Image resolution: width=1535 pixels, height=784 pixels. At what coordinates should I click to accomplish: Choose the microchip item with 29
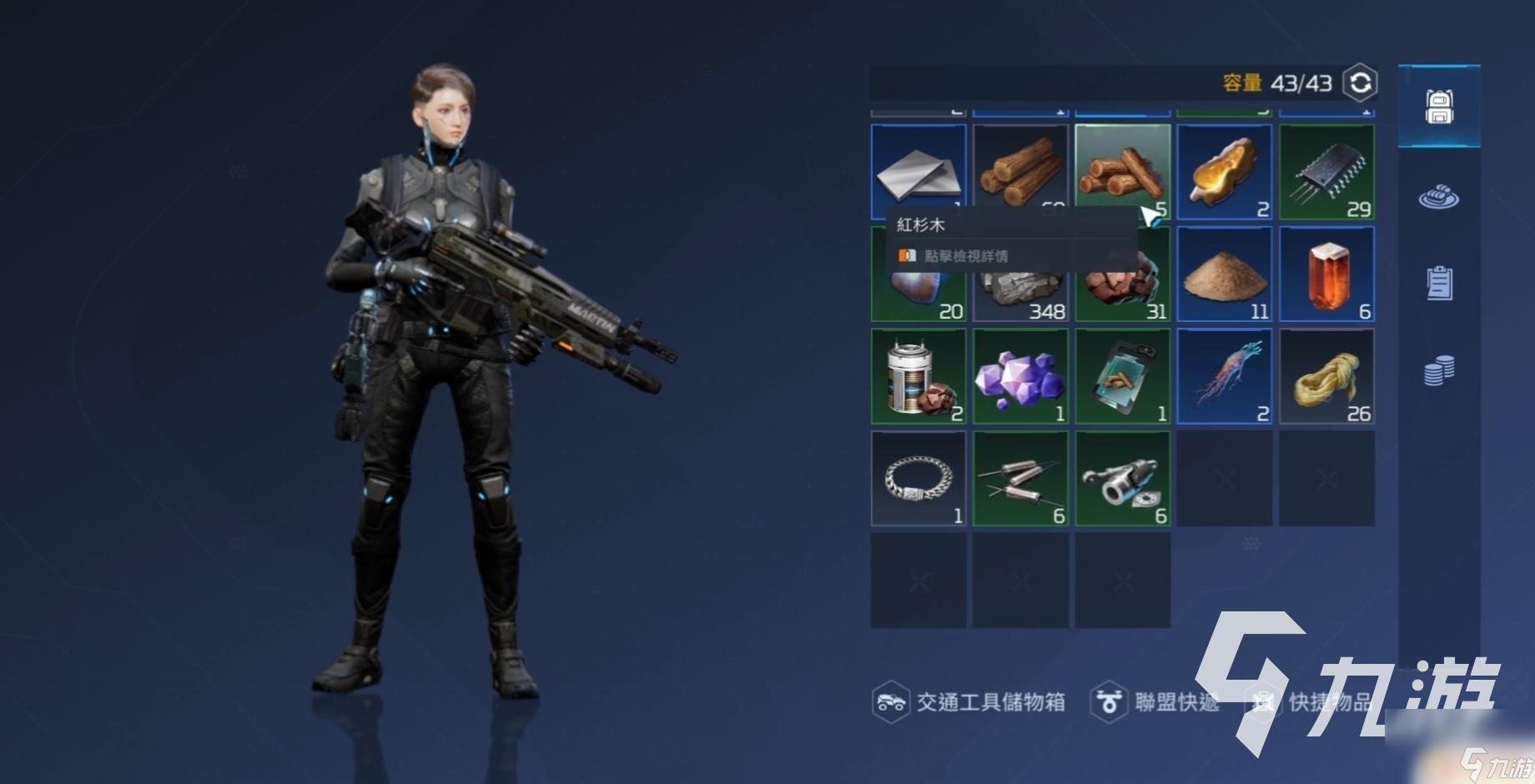coord(1326,172)
